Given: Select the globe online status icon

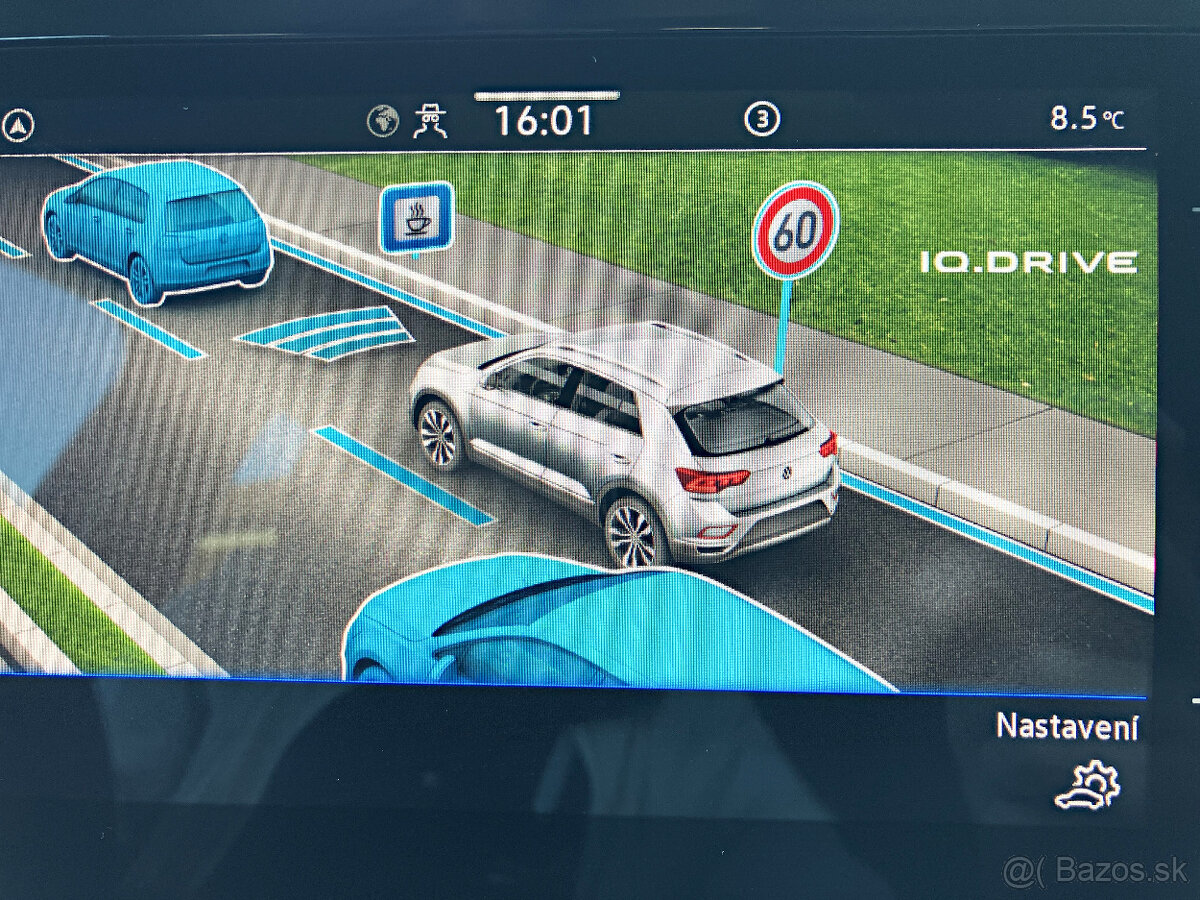Looking at the screenshot, I should [x=383, y=121].
